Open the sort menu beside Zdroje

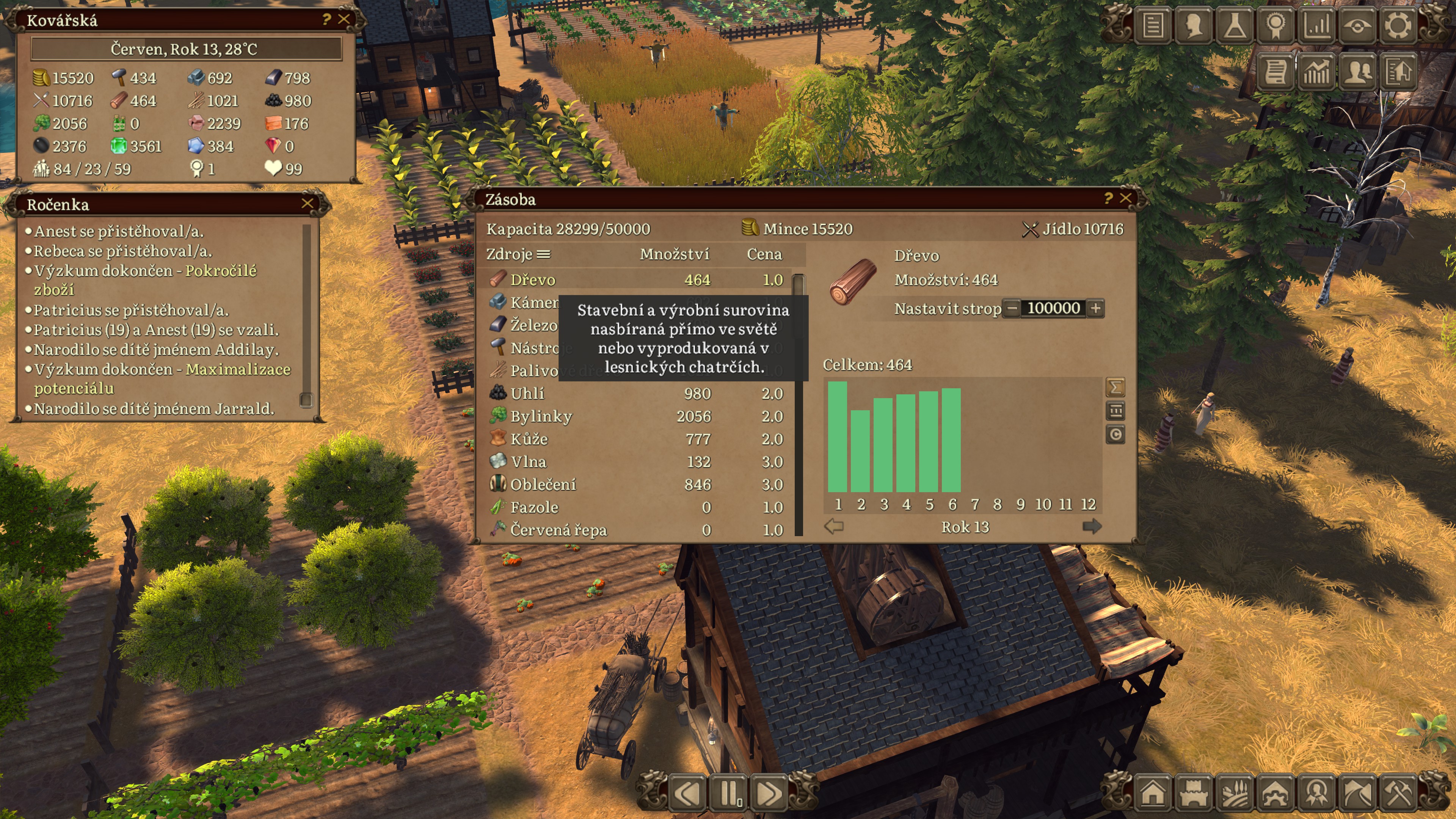click(543, 254)
